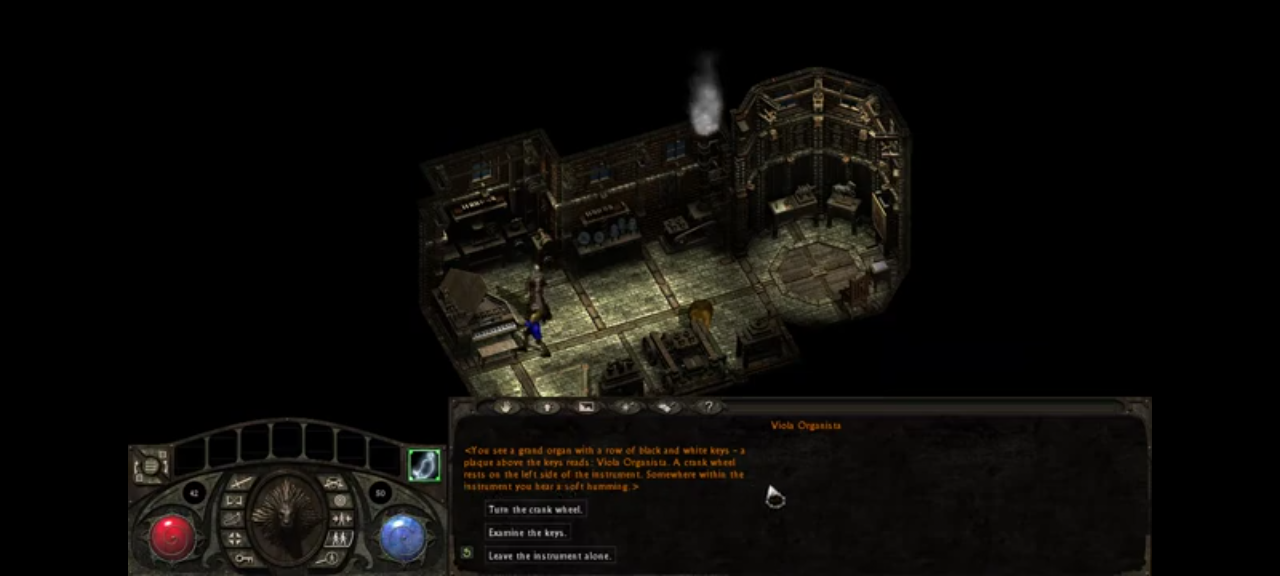Click the sword button on HUD panel
The height and width of the screenshot is (576, 1280).
[240, 483]
